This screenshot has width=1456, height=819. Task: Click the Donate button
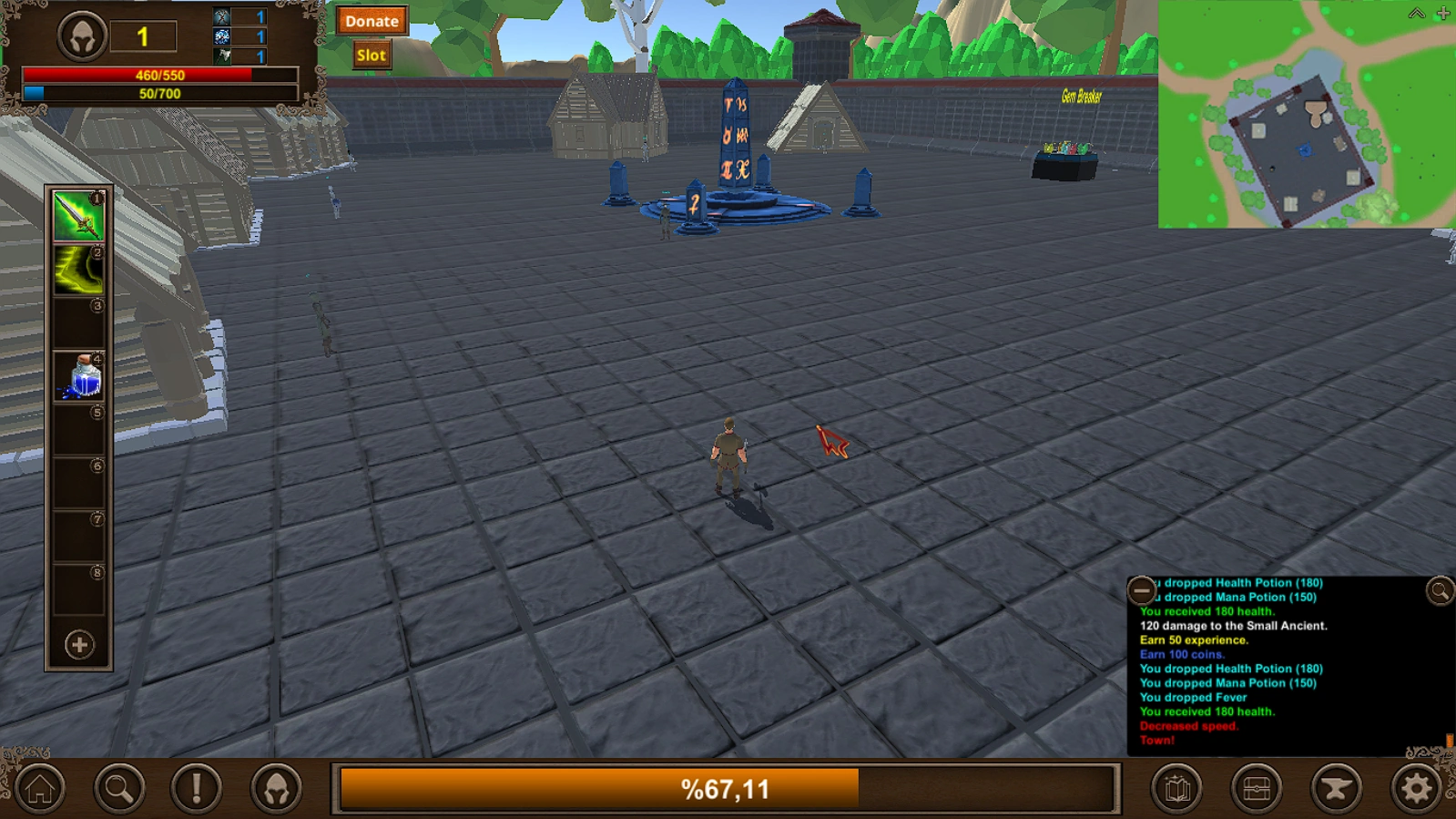(x=371, y=20)
